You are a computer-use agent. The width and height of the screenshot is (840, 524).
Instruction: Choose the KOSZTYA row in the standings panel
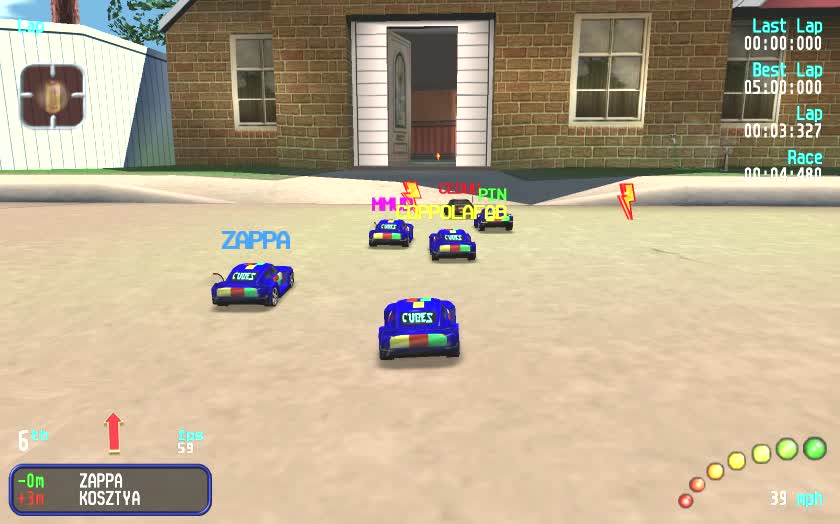click(110, 498)
